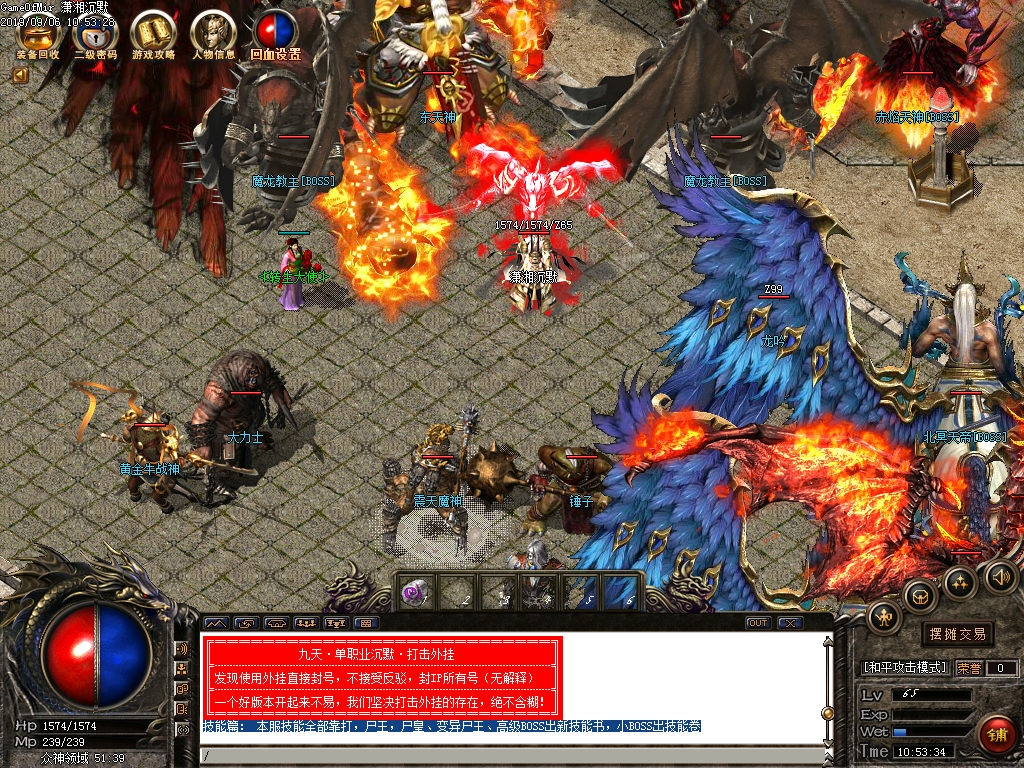Collapse the top menu with the arrow button
The image size is (1024, 768).
point(19,73)
